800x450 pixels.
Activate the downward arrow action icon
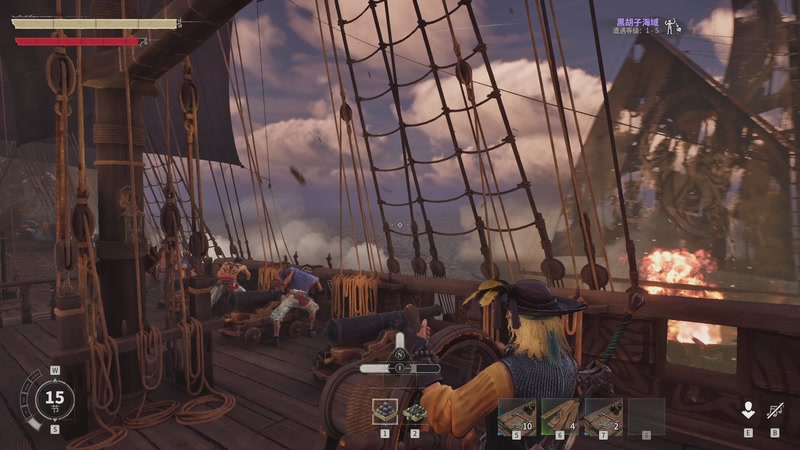[747, 410]
